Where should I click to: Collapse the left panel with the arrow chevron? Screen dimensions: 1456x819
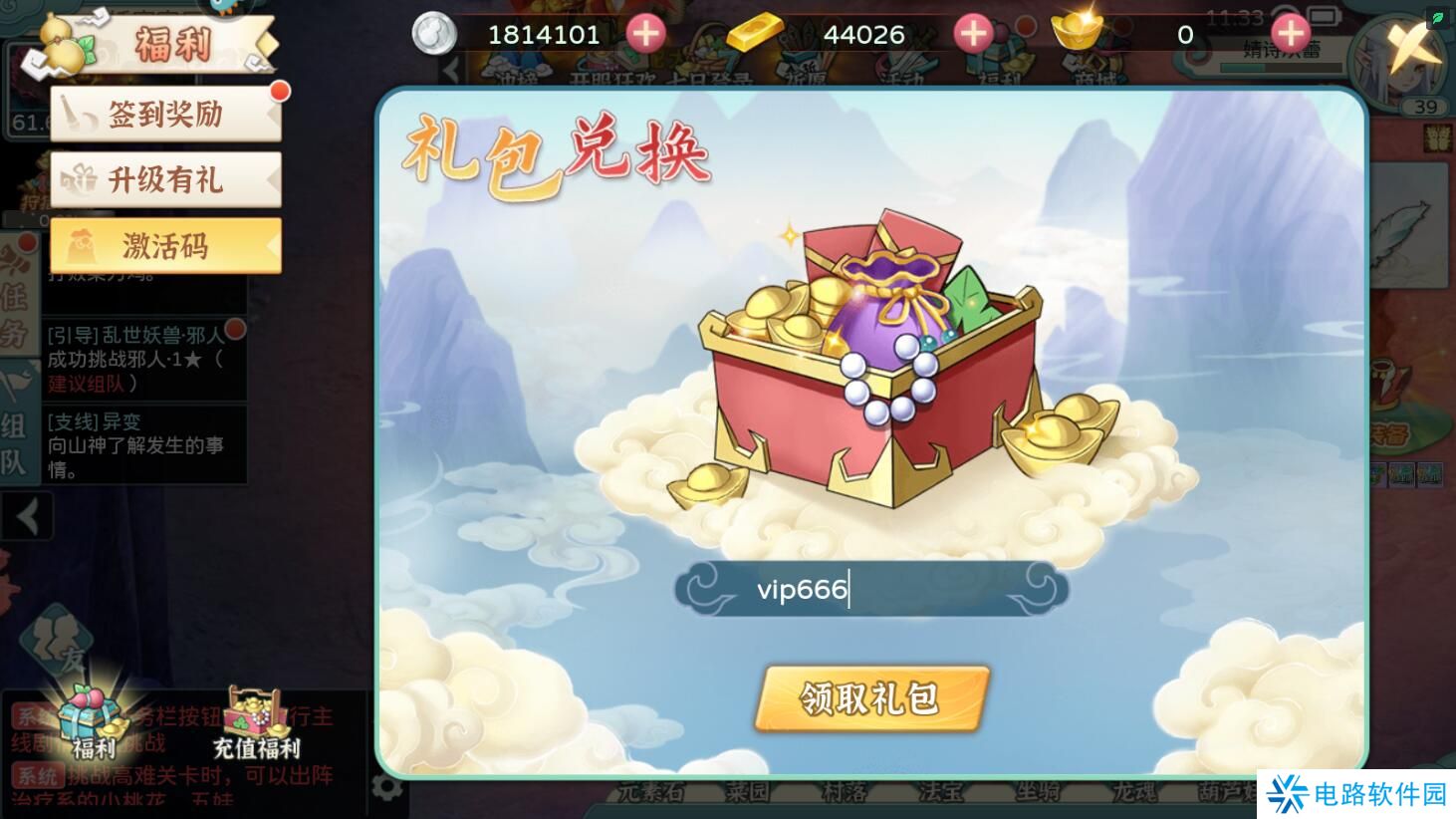pyautogui.click(x=26, y=517)
